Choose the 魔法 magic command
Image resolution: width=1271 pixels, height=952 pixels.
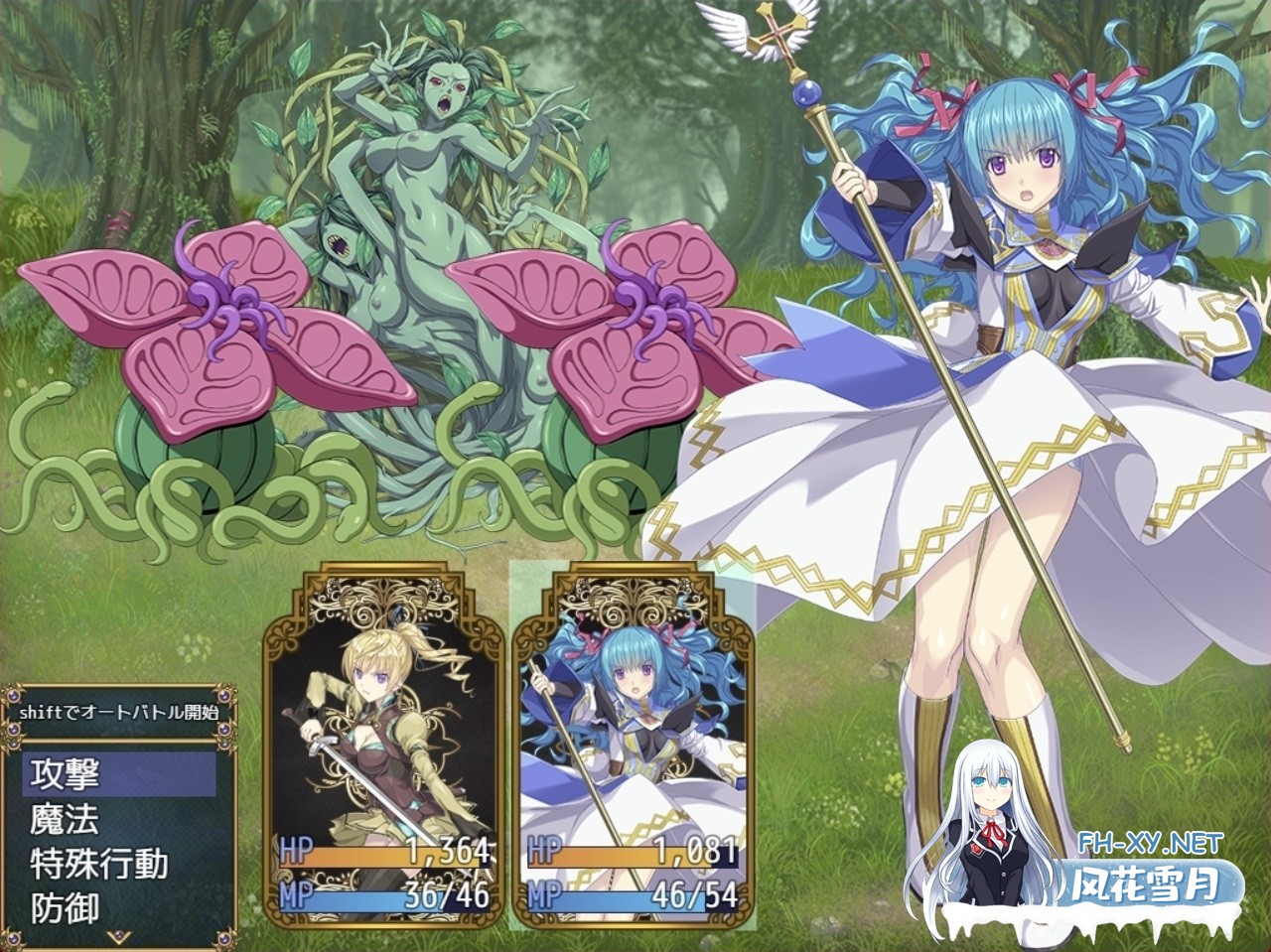coord(119,819)
